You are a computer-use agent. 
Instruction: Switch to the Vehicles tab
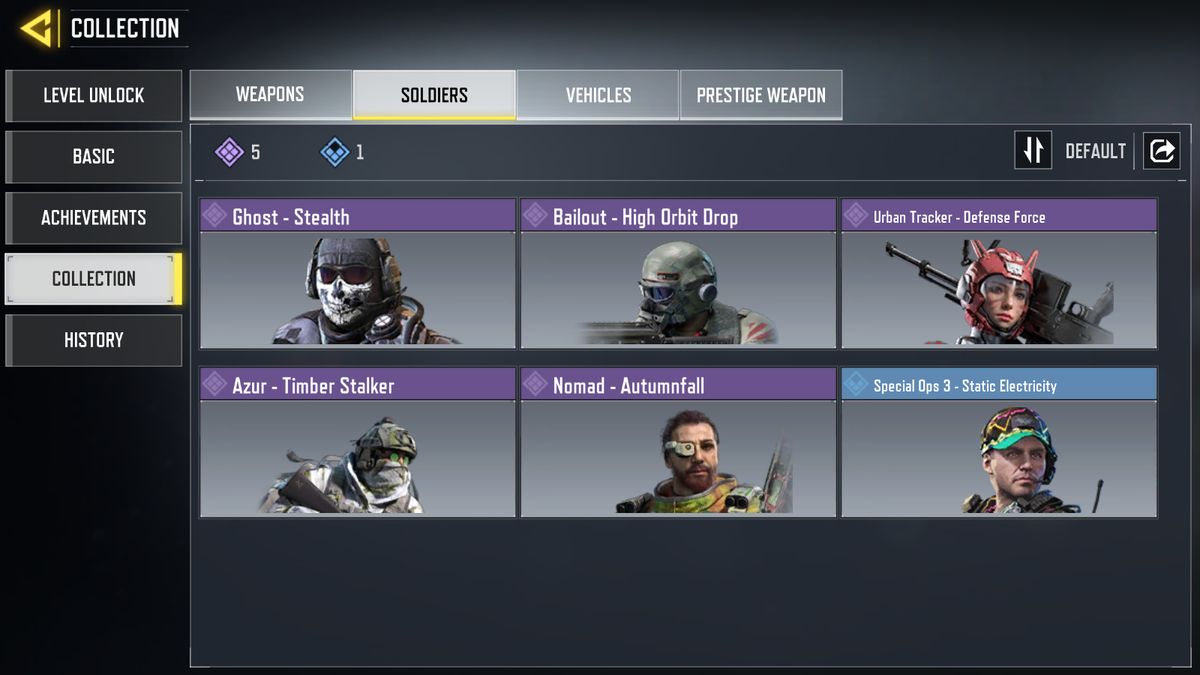tap(598, 95)
